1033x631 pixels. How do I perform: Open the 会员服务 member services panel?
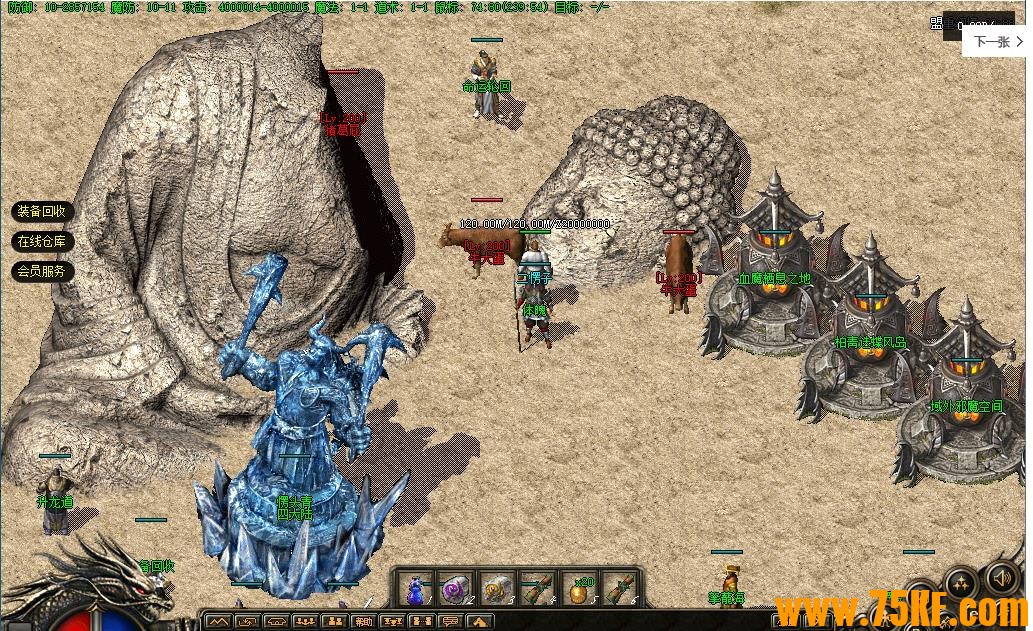point(41,271)
